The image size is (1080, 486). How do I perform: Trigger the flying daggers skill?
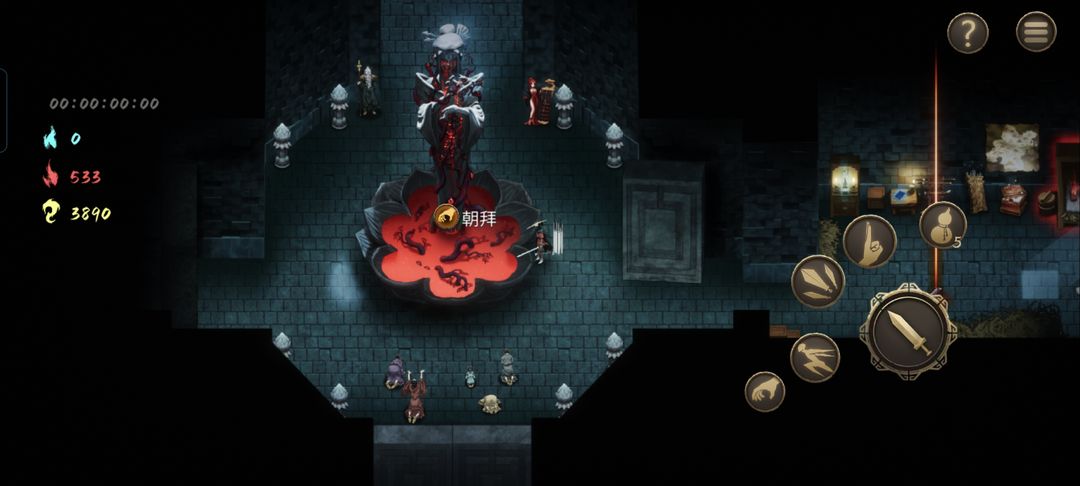pyautogui.click(x=818, y=281)
